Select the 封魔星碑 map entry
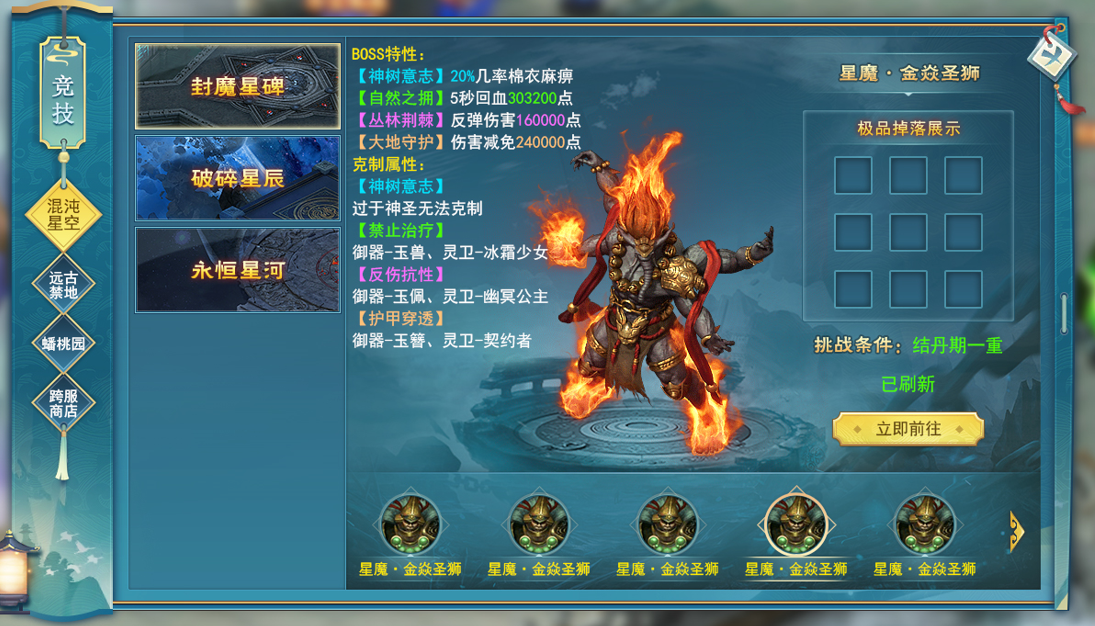1095x626 pixels. (237, 86)
